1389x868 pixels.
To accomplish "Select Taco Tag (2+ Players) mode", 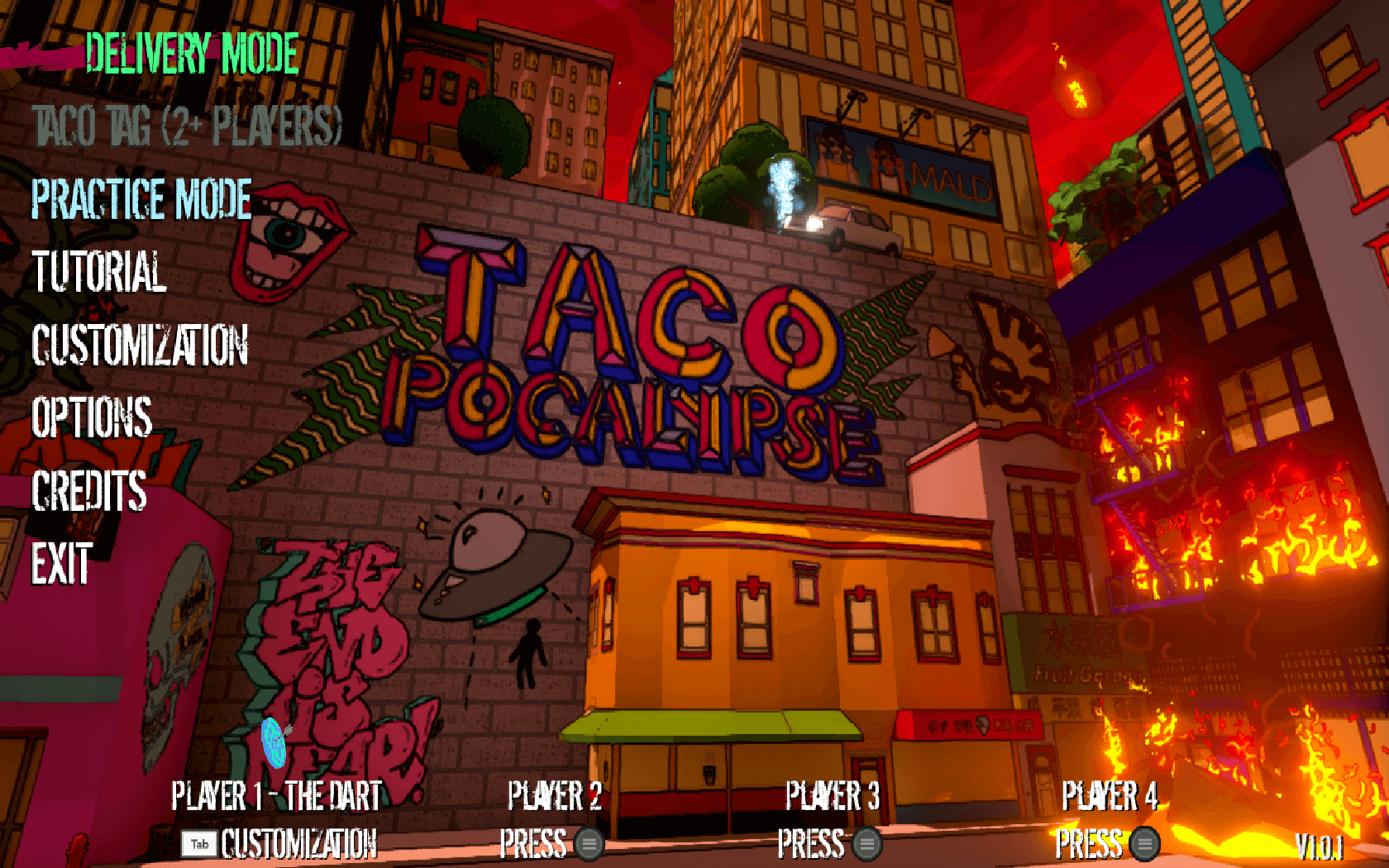I will 187,126.
